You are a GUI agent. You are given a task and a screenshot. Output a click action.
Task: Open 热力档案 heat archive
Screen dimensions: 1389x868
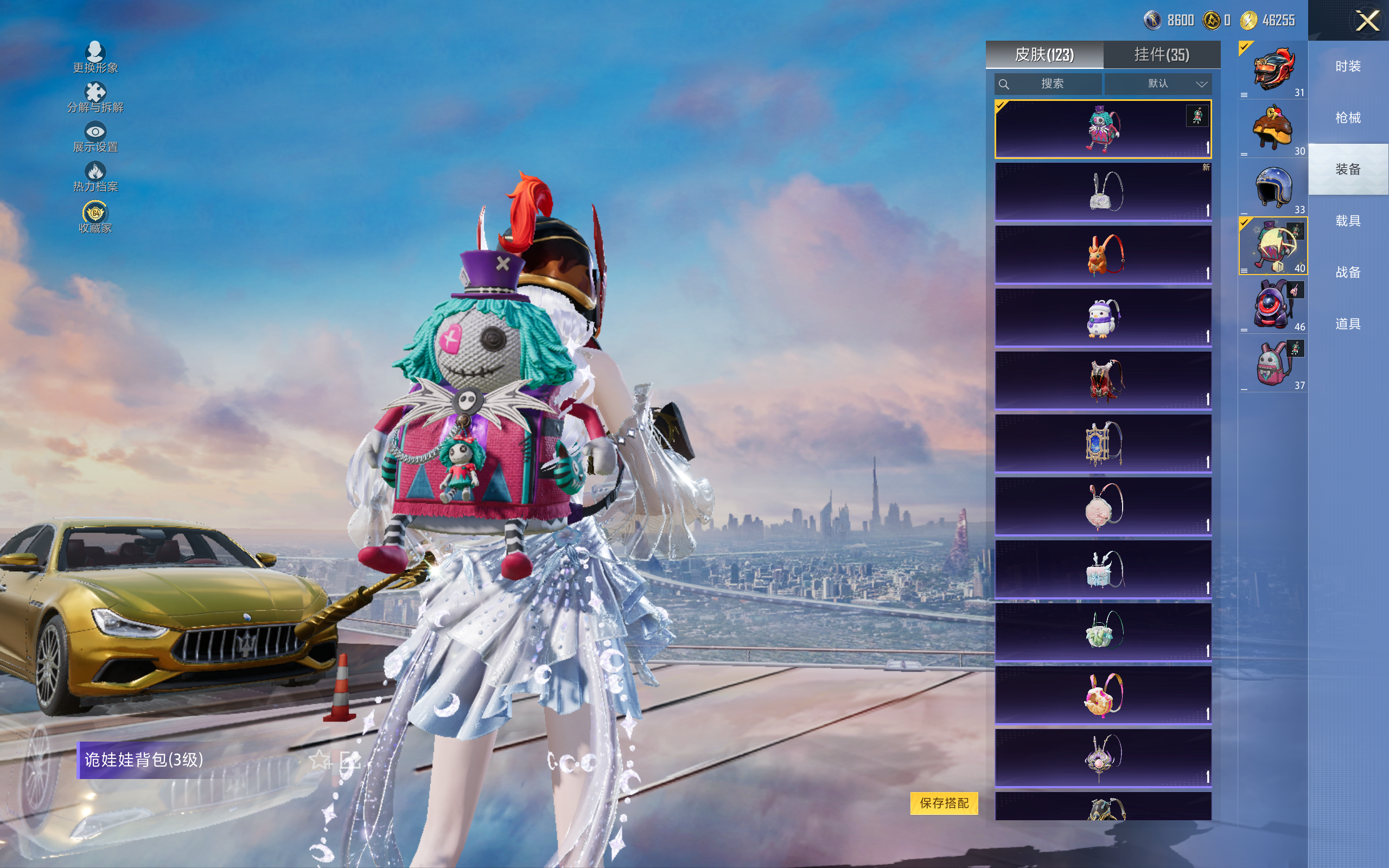coord(95,177)
